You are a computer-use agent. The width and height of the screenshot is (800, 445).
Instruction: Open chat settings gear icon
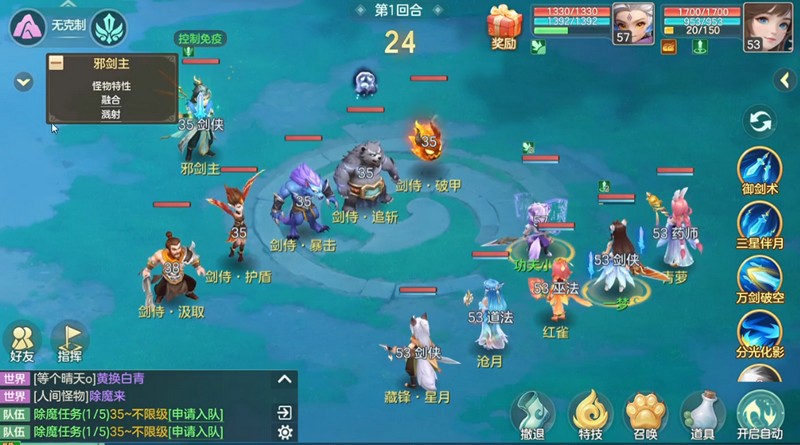(285, 432)
